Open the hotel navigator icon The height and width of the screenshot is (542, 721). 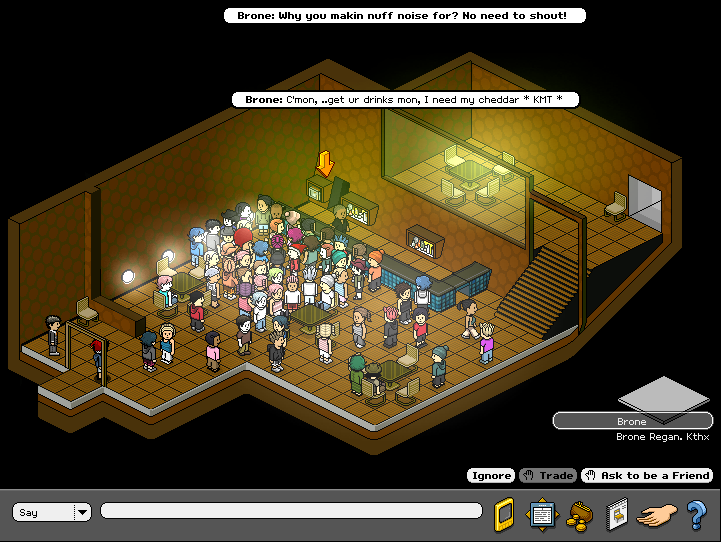click(x=541, y=514)
